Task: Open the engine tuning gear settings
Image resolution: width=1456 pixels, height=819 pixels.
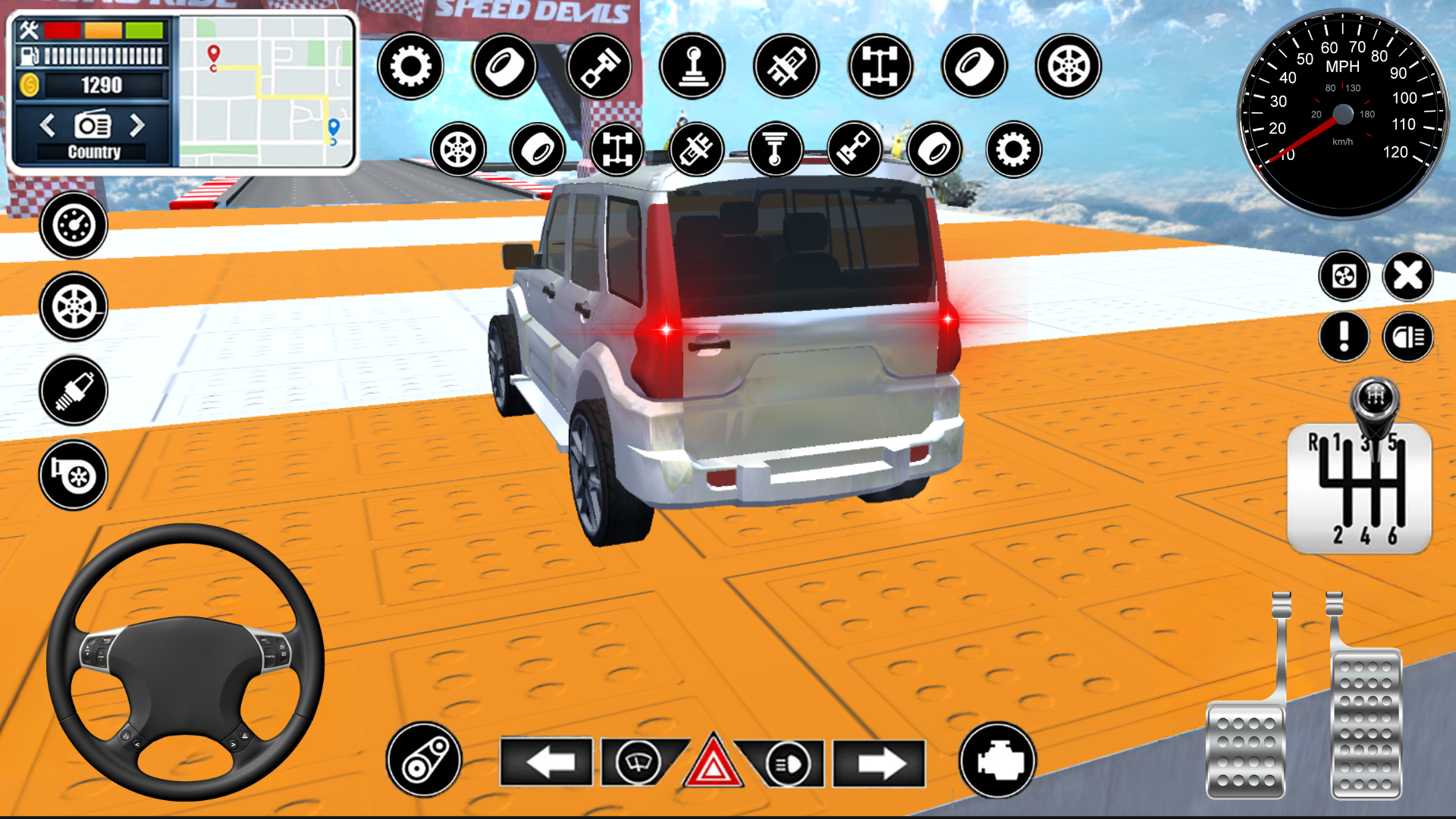Action: 410,67
